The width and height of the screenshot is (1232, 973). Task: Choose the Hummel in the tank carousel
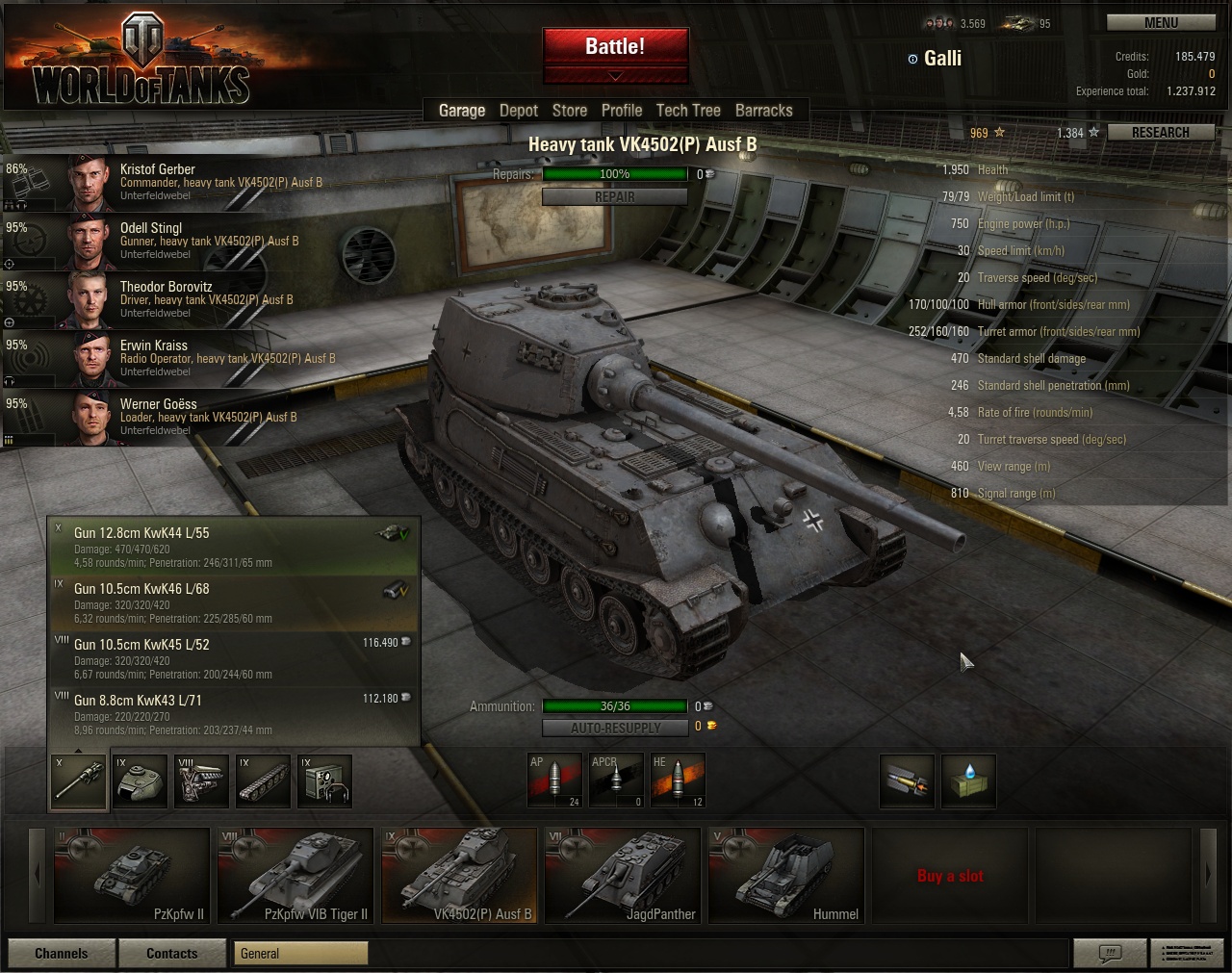785,875
